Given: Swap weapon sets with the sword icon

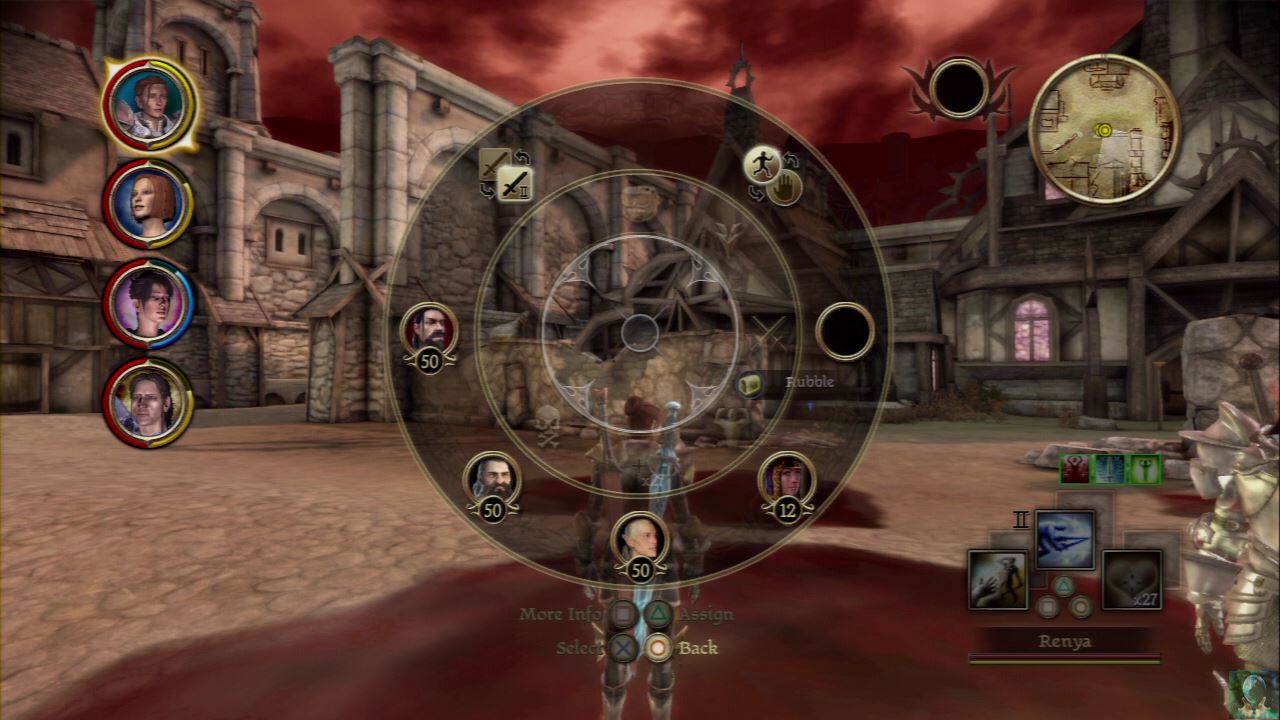Looking at the screenshot, I should click(514, 183).
